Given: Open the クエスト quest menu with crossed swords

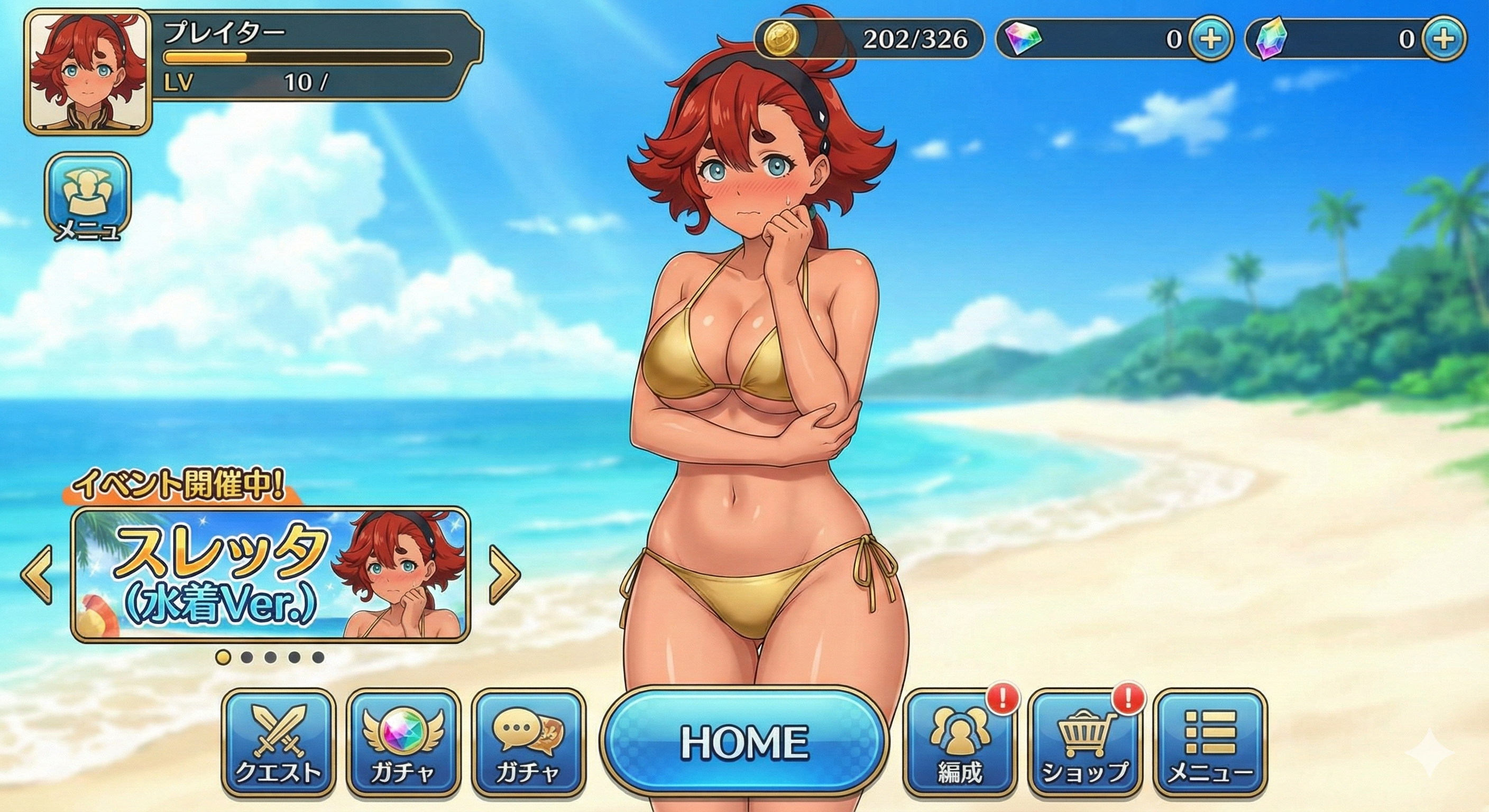Looking at the screenshot, I should click(x=279, y=742).
